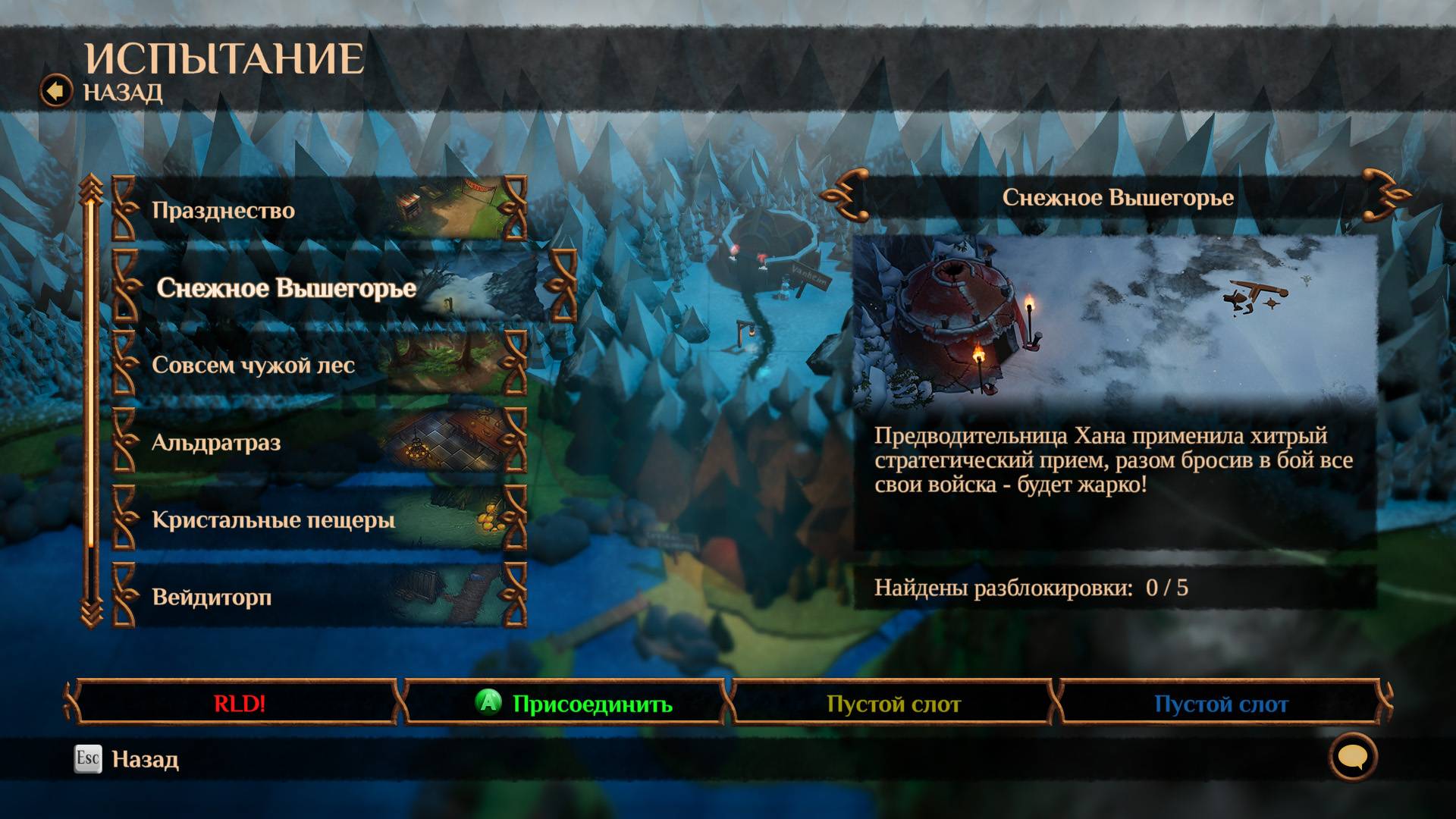1456x819 pixels.
Task: Click the RLD! player slot
Action: (x=239, y=704)
